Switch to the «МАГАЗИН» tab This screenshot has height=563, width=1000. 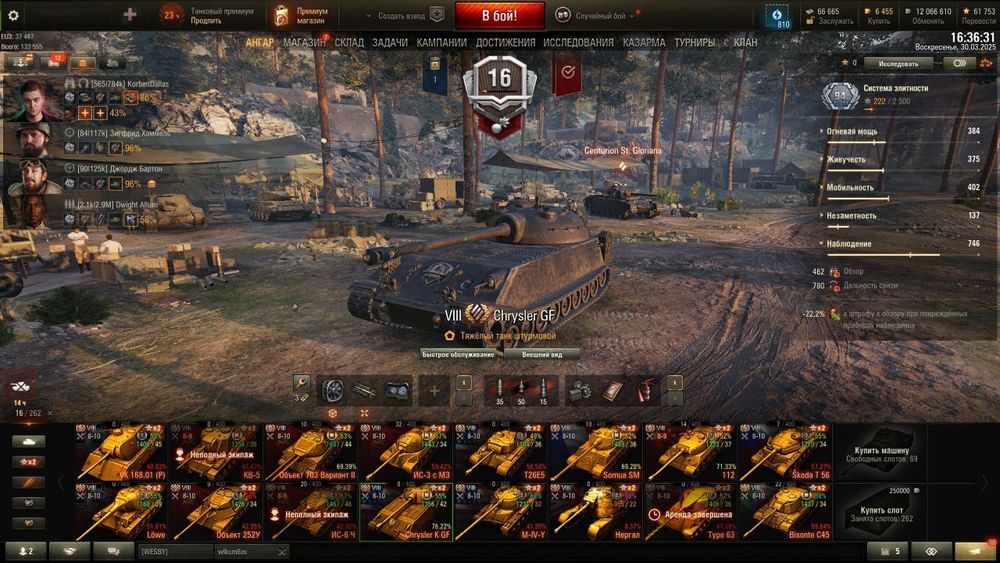pos(304,43)
